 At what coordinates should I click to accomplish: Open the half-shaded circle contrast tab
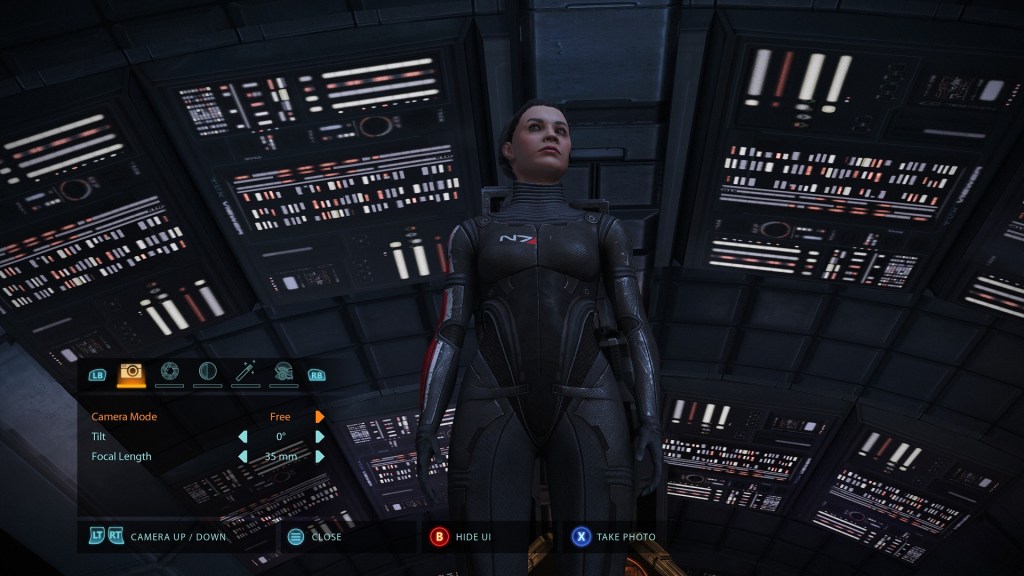(207, 373)
